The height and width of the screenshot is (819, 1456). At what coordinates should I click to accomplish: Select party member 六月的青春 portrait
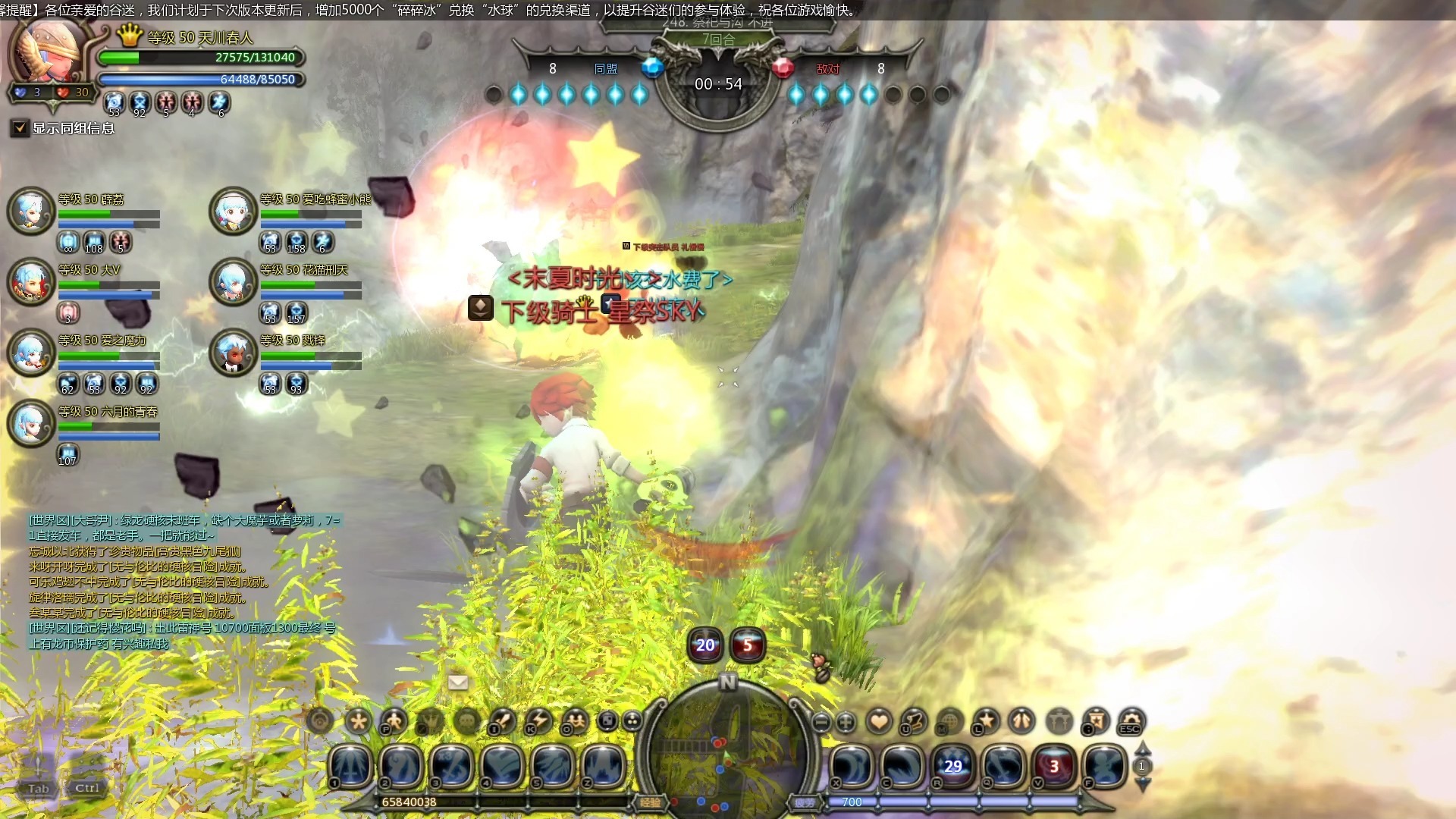(x=30, y=422)
